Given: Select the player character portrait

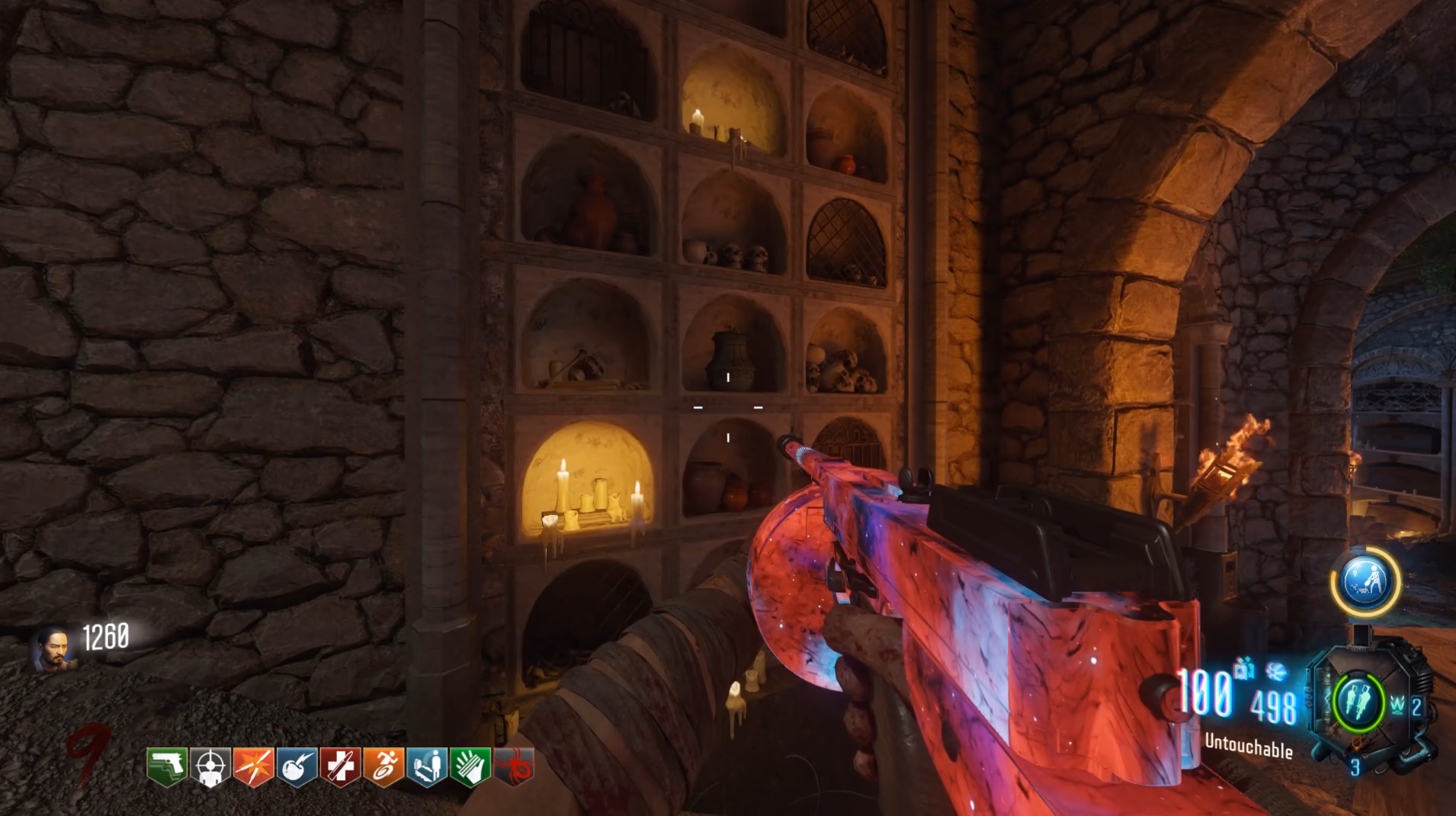Looking at the screenshot, I should pyautogui.click(x=53, y=647).
